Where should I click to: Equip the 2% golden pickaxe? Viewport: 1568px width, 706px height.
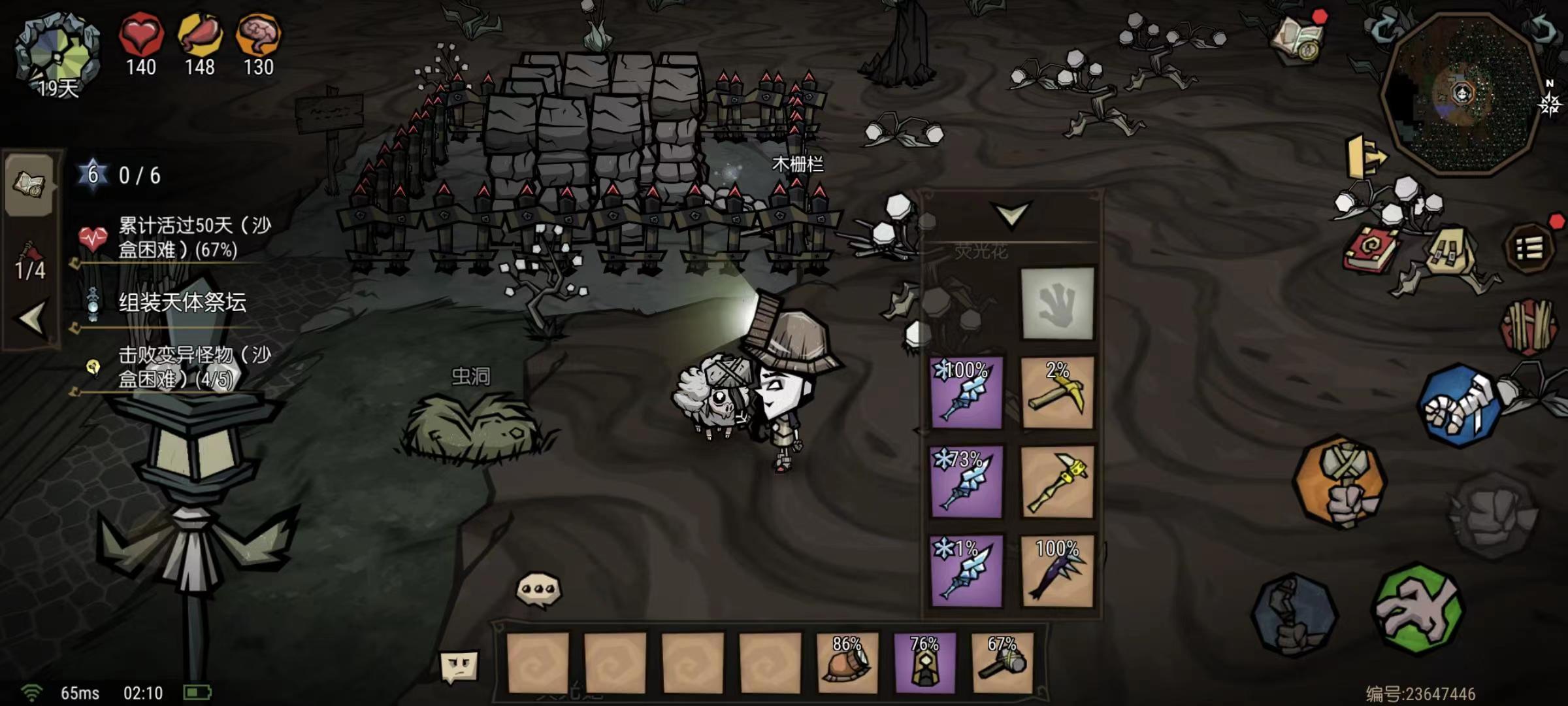point(1057,392)
